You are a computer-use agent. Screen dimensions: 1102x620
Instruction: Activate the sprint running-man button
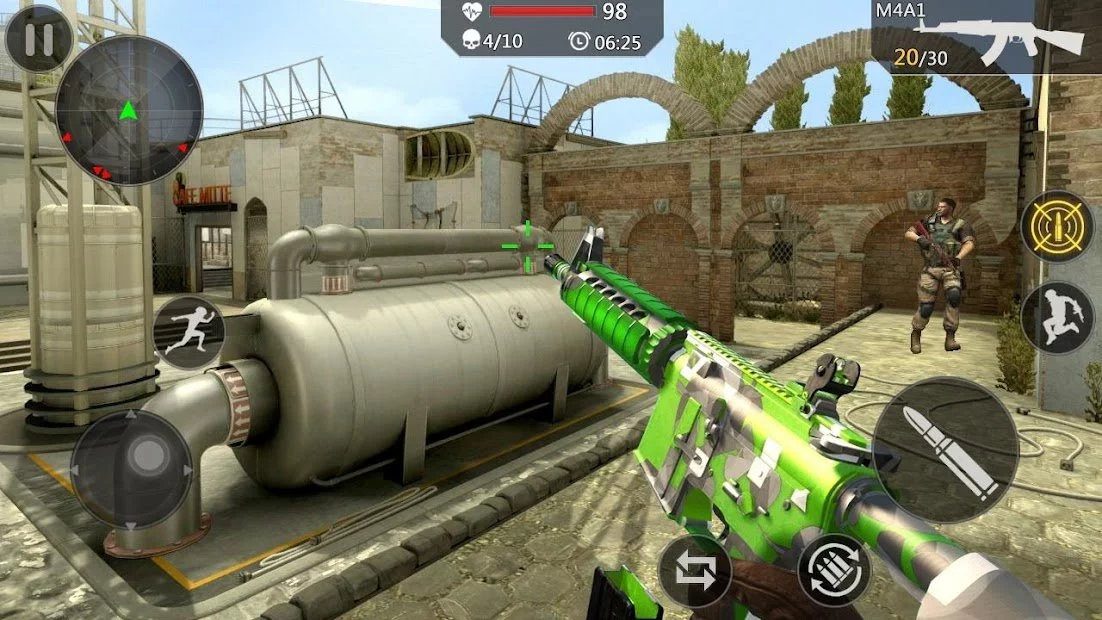coord(188,332)
